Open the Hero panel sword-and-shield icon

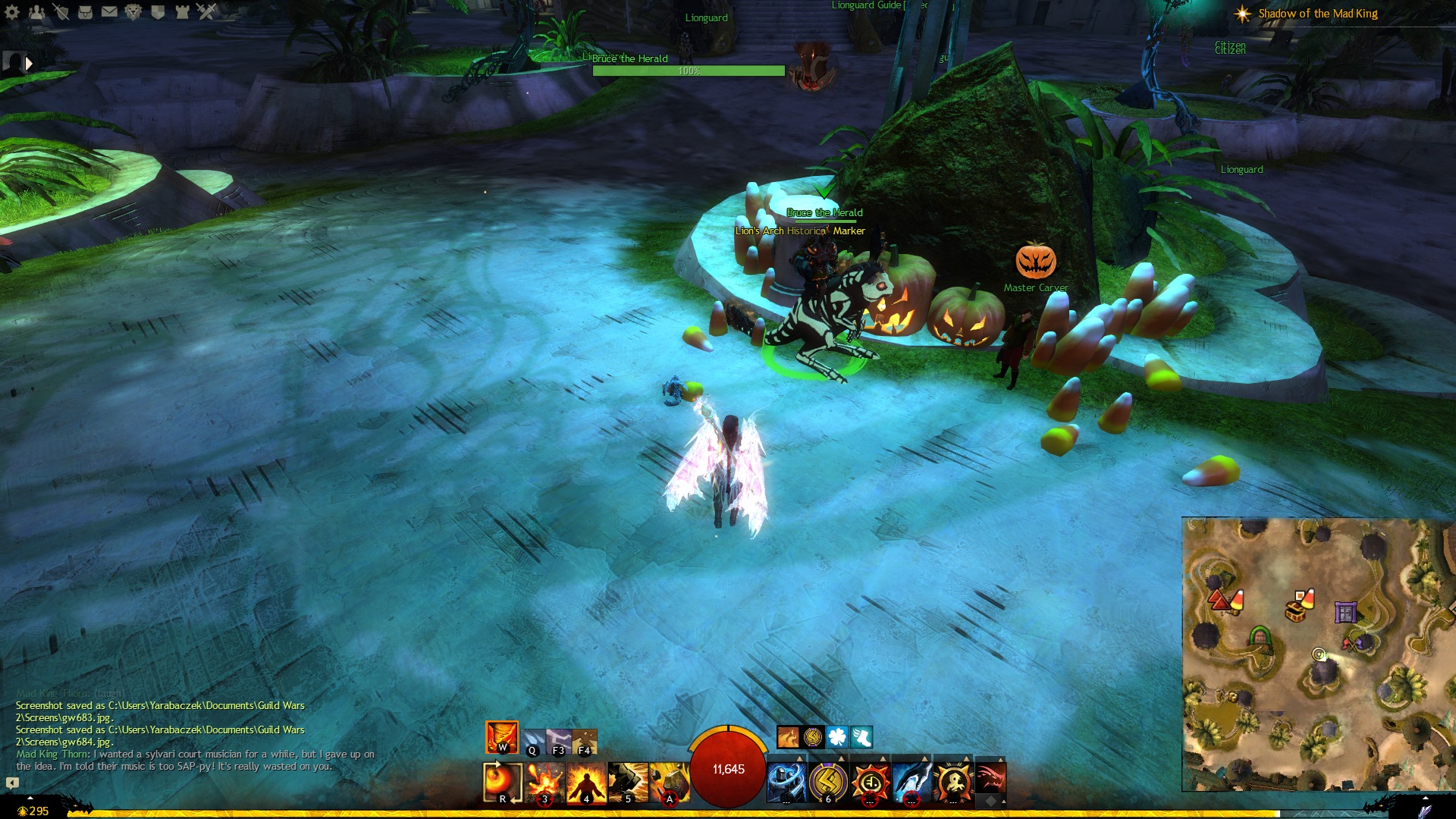[x=61, y=11]
